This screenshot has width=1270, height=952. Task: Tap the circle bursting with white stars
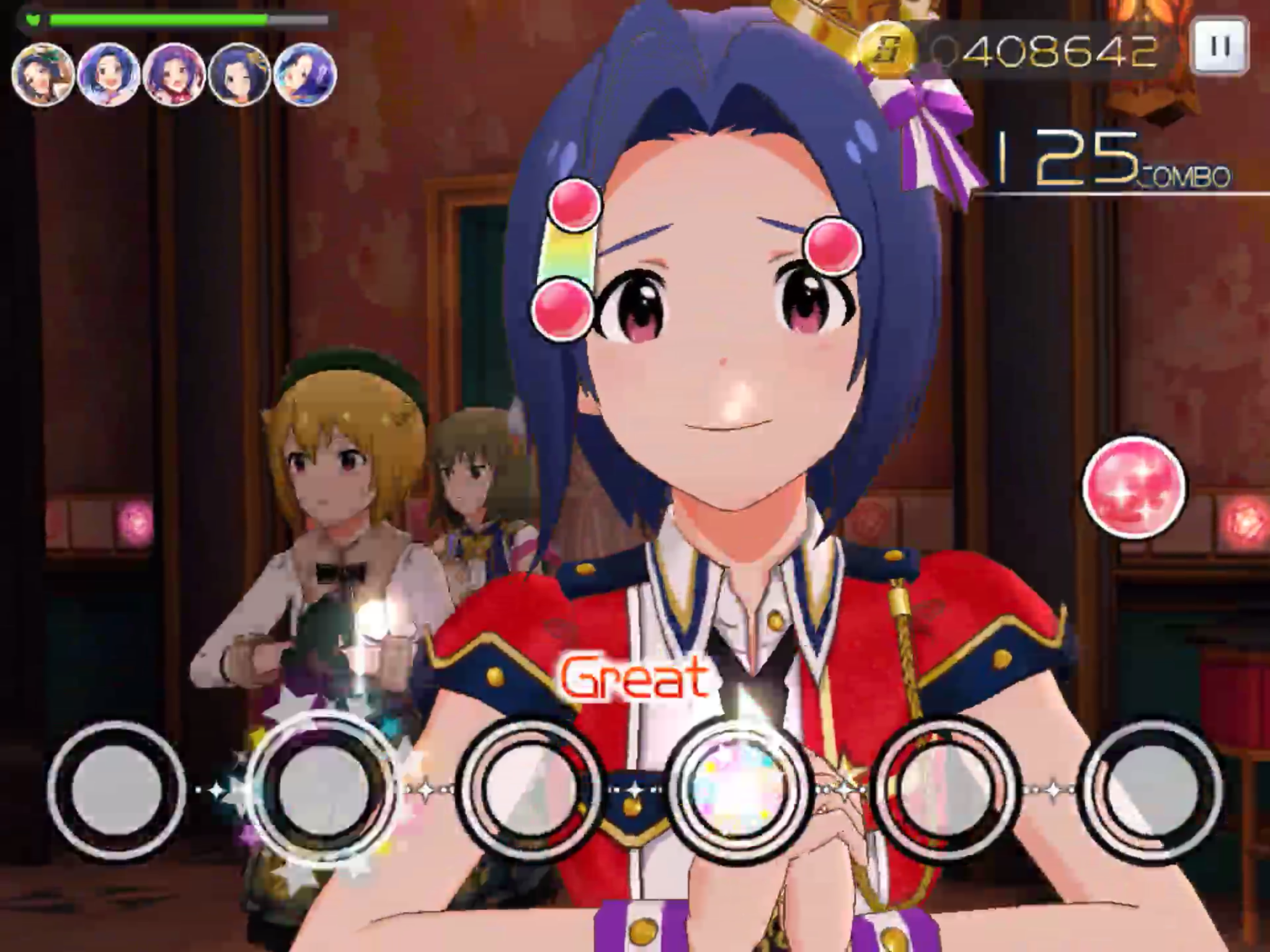pyautogui.click(x=321, y=787)
